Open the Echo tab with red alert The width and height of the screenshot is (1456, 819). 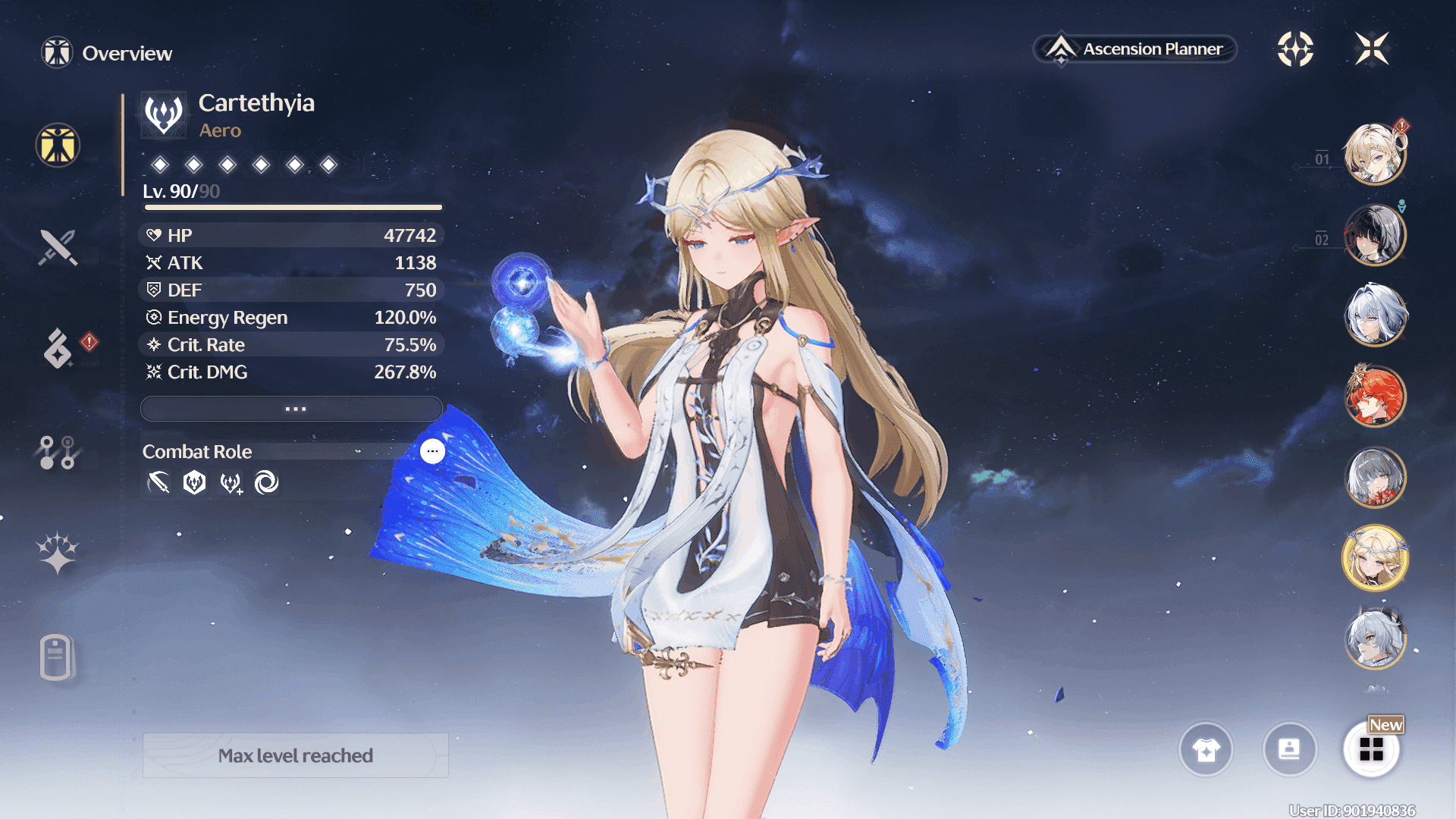[58, 349]
